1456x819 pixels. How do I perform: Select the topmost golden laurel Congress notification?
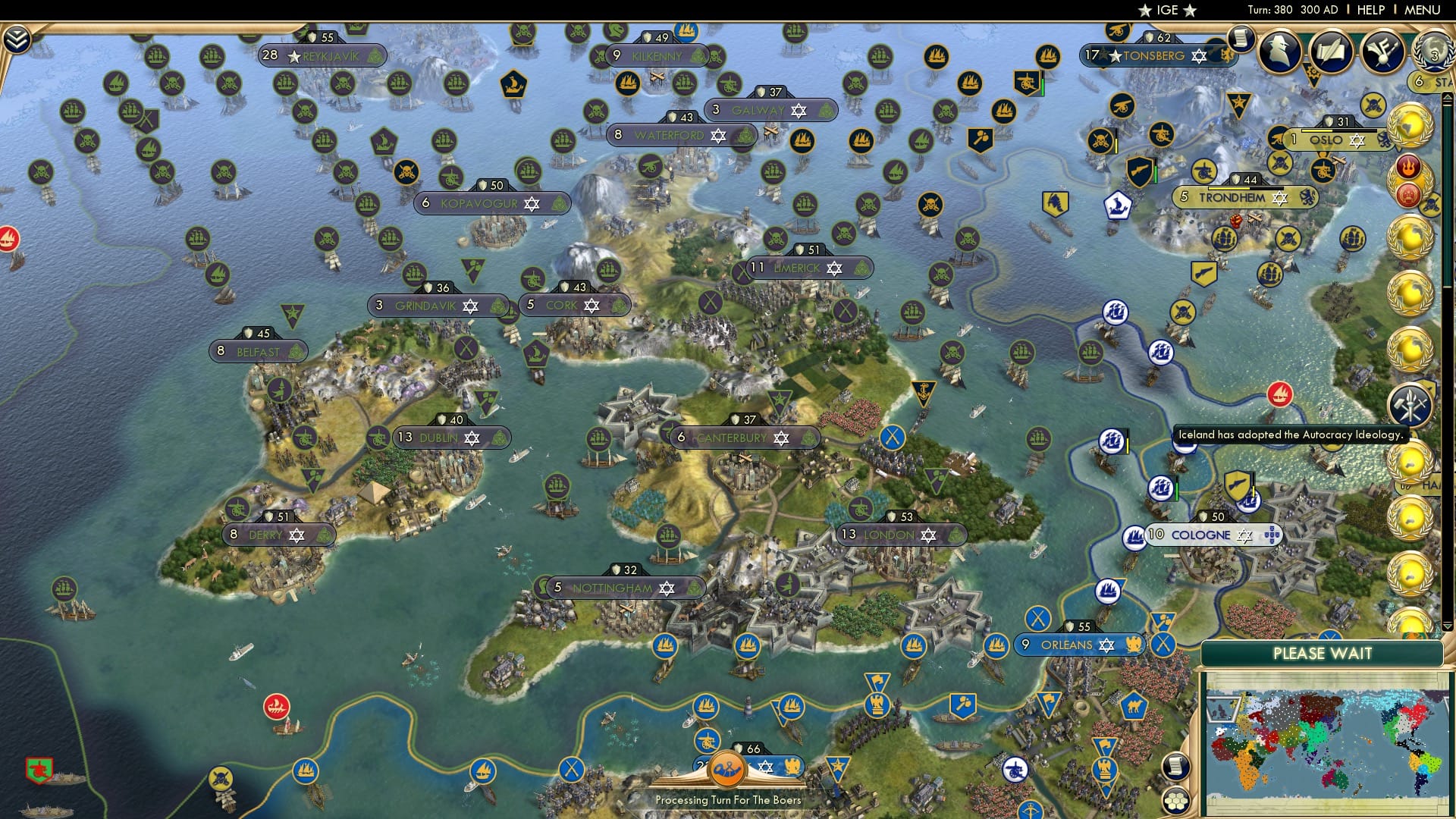tap(1410, 124)
